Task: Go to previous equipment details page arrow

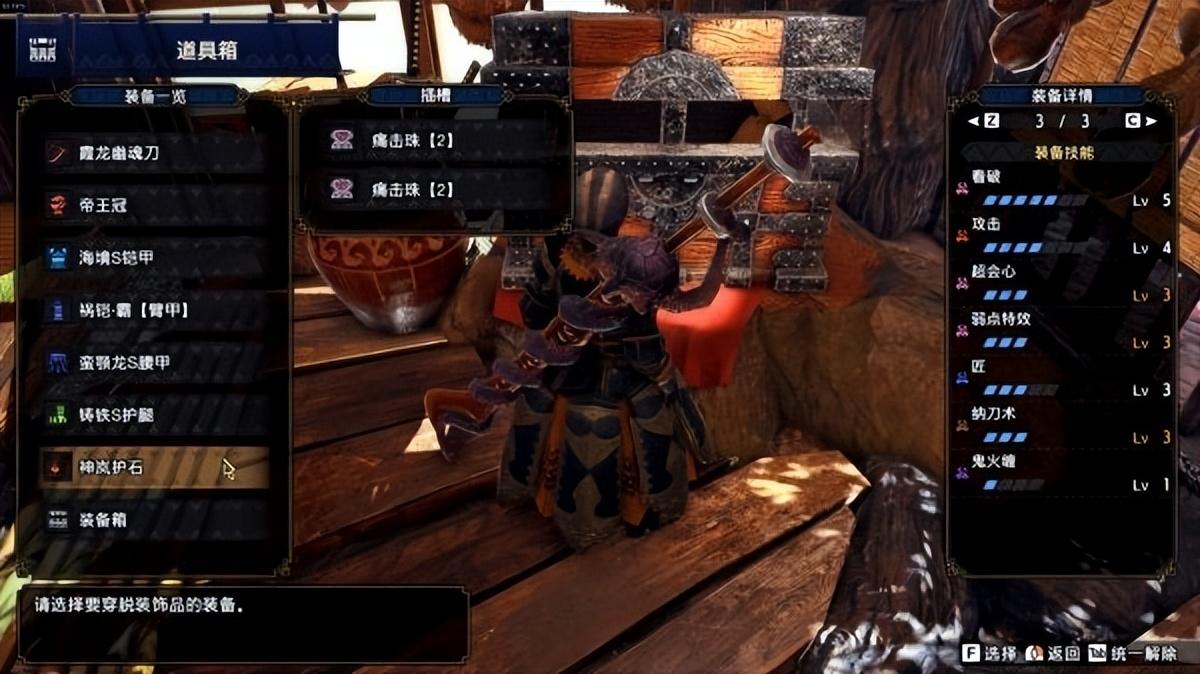Action: click(x=972, y=121)
